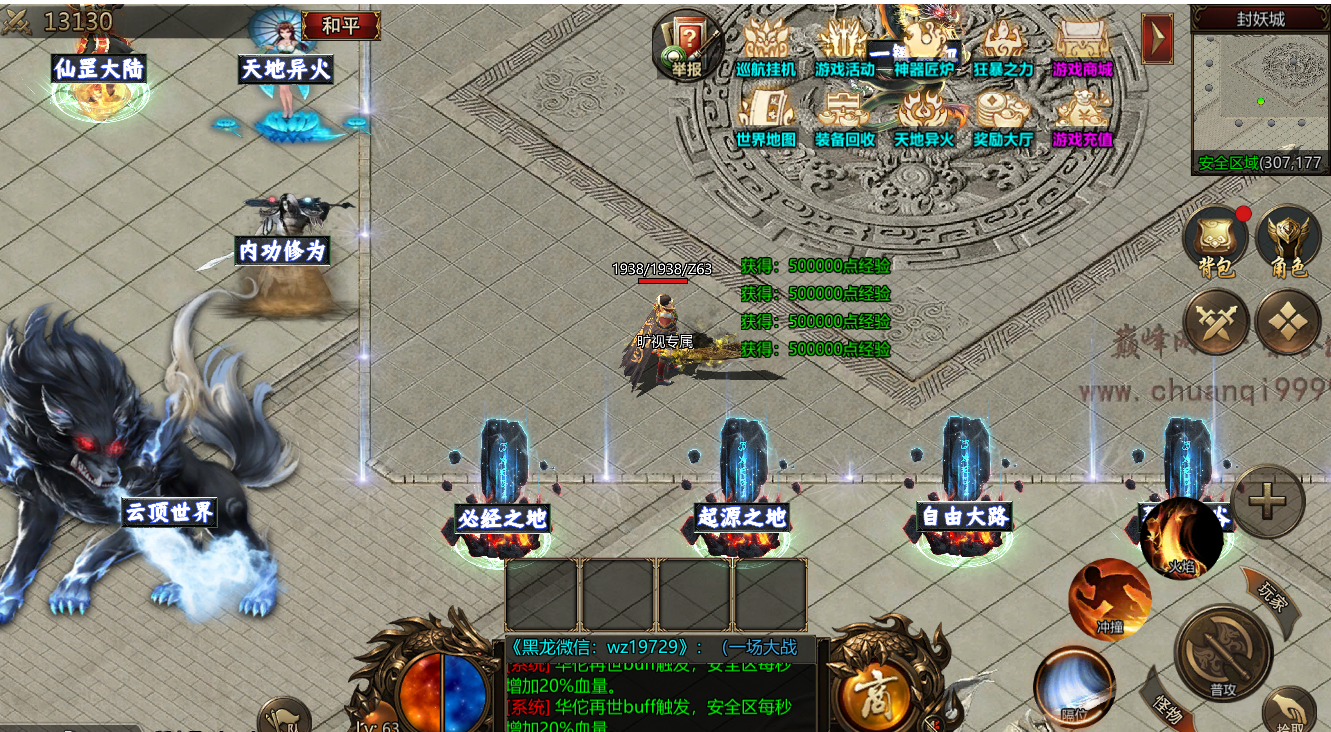Click the plus skill slot button

[1267, 502]
